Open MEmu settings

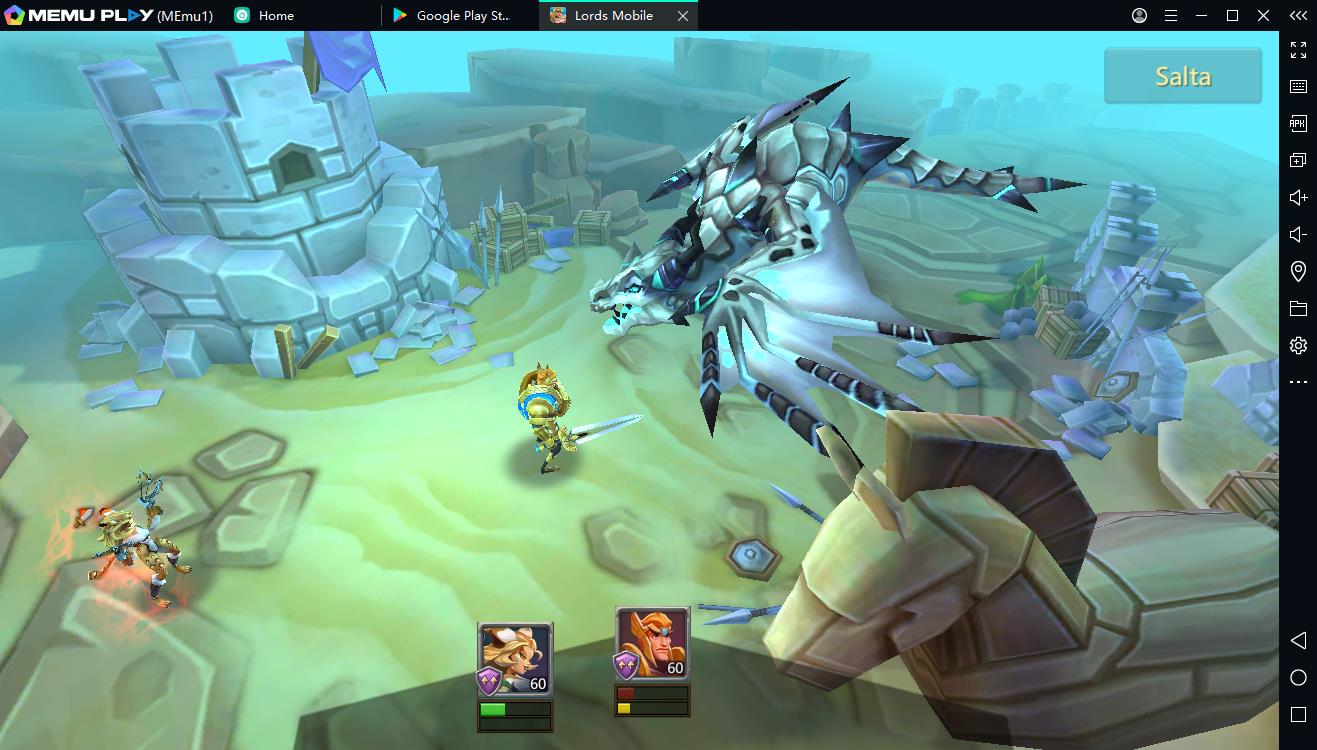(1298, 344)
